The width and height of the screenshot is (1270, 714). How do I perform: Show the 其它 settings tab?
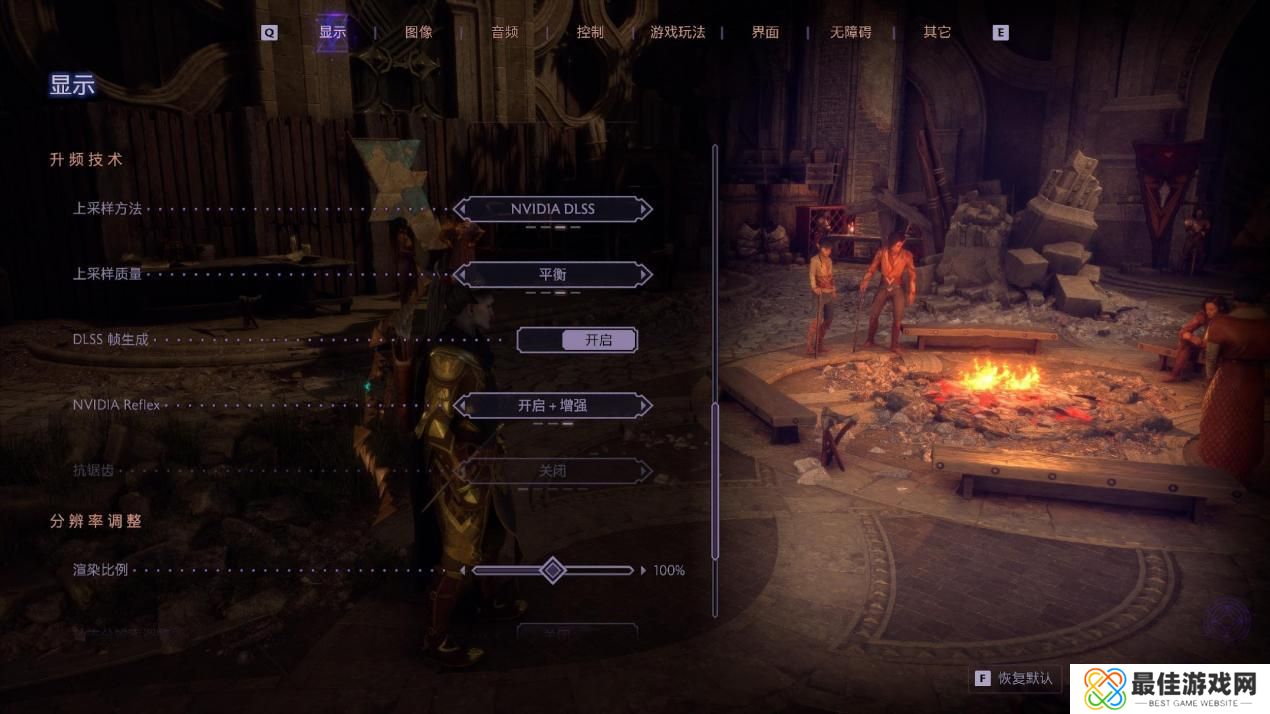click(937, 32)
